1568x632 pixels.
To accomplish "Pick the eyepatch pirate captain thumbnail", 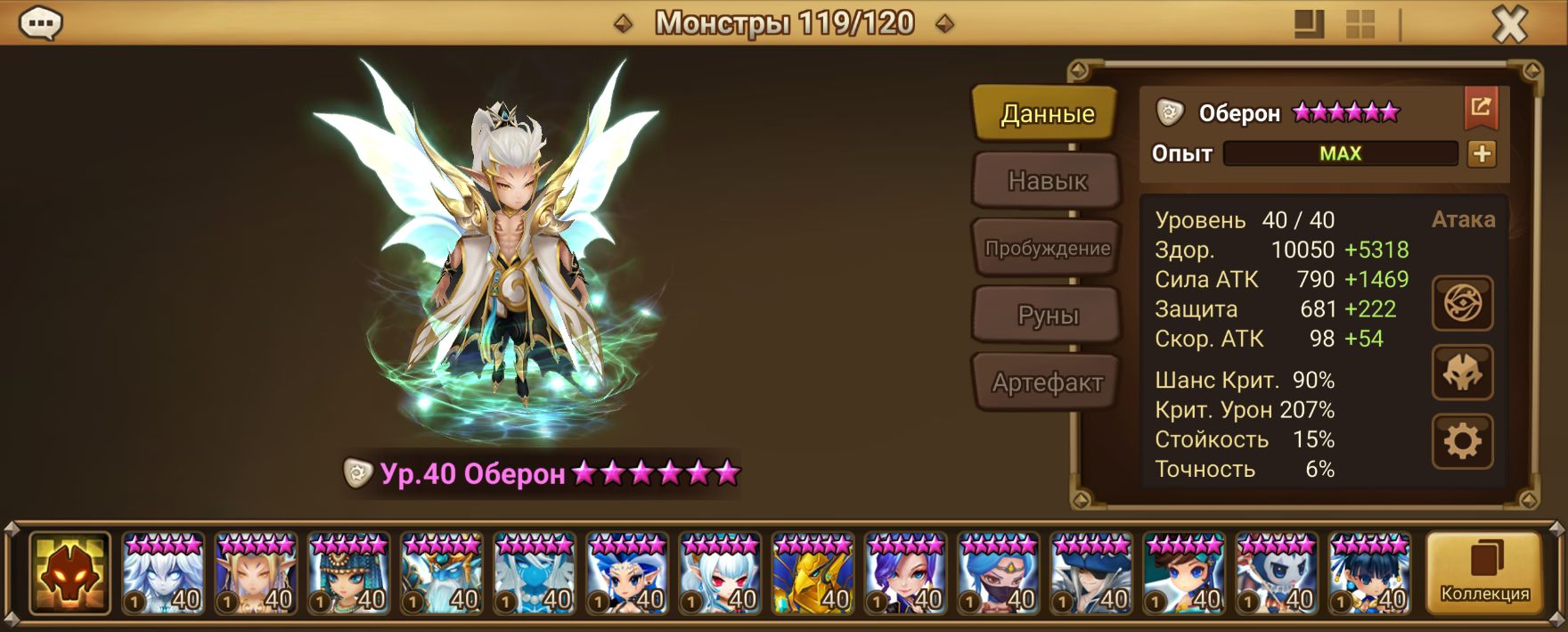I will 1090,575.
